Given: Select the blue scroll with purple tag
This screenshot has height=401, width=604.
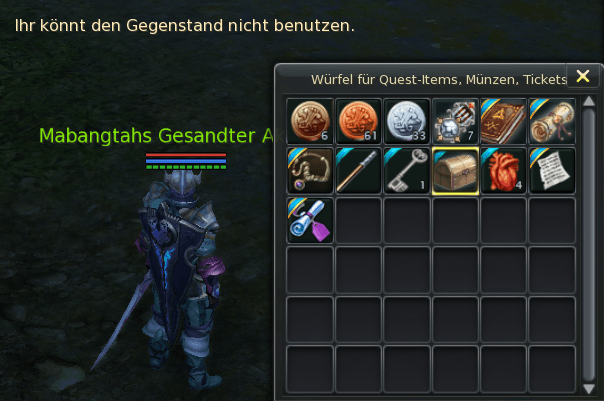Looking at the screenshot, I should (x=310, y=219).
